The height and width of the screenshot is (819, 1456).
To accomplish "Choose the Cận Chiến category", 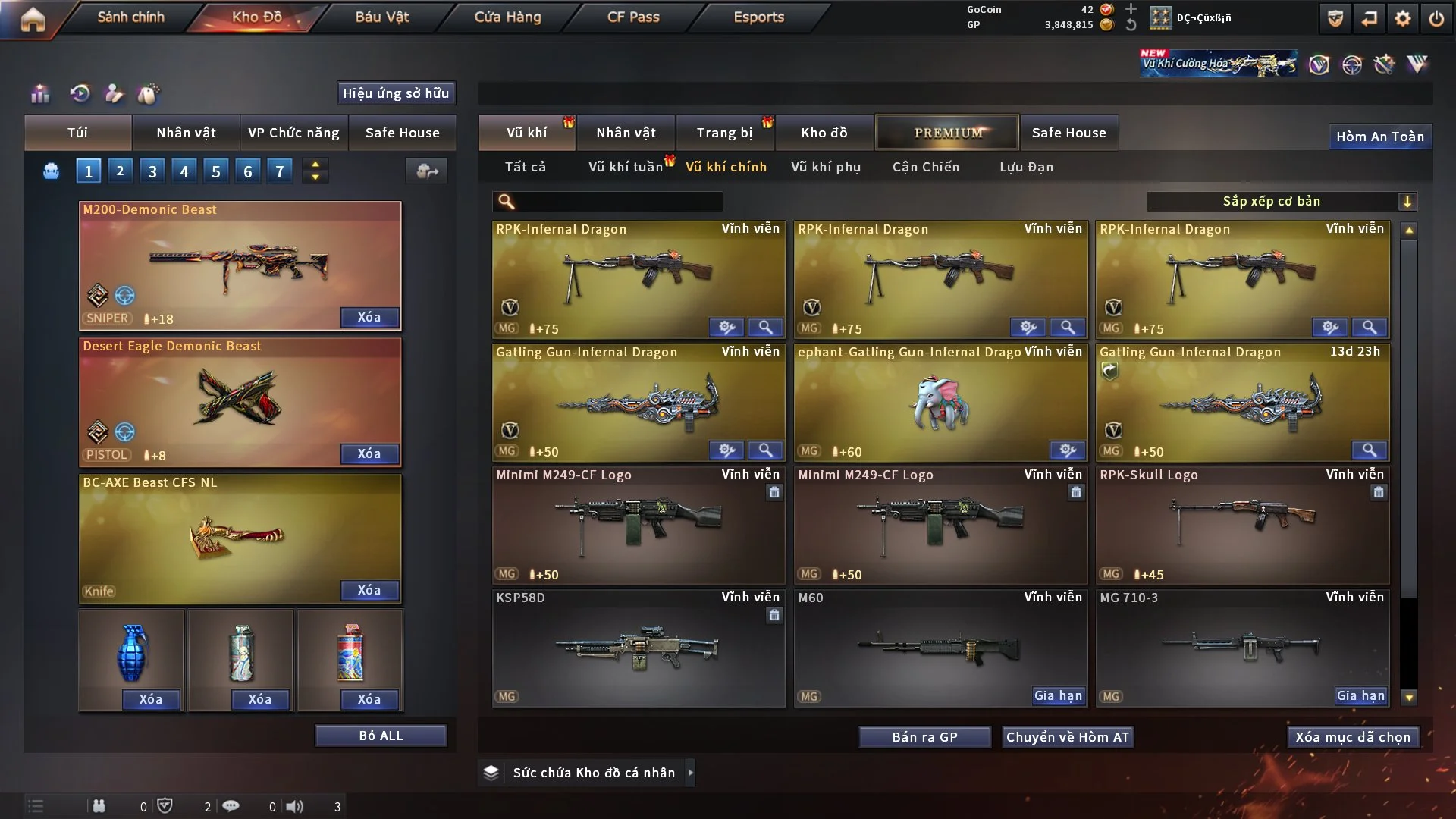I will pyautogui.click(x=925, y=167).
